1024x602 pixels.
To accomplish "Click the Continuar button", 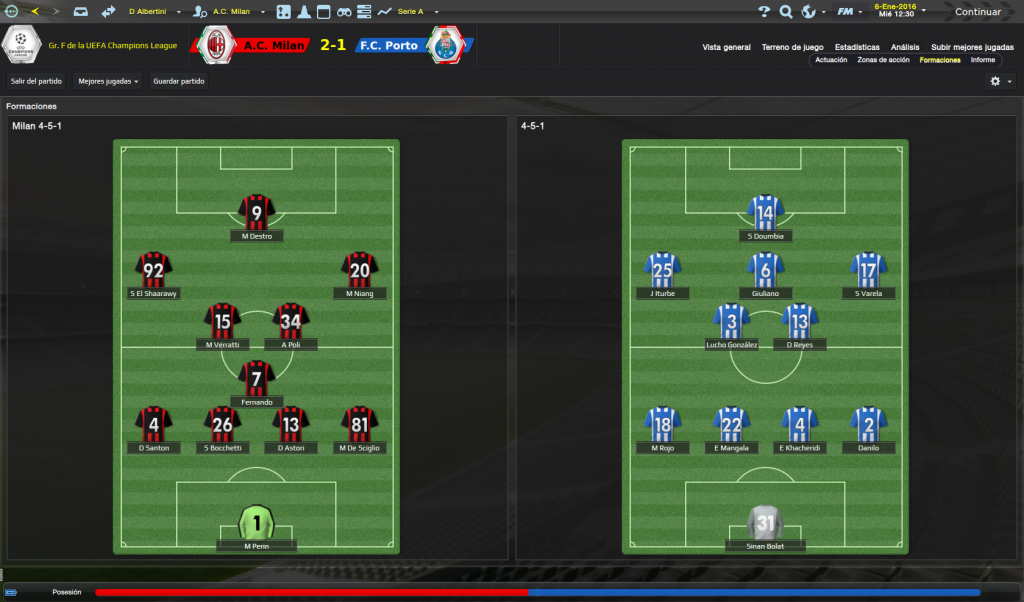I will click(977, 12).
